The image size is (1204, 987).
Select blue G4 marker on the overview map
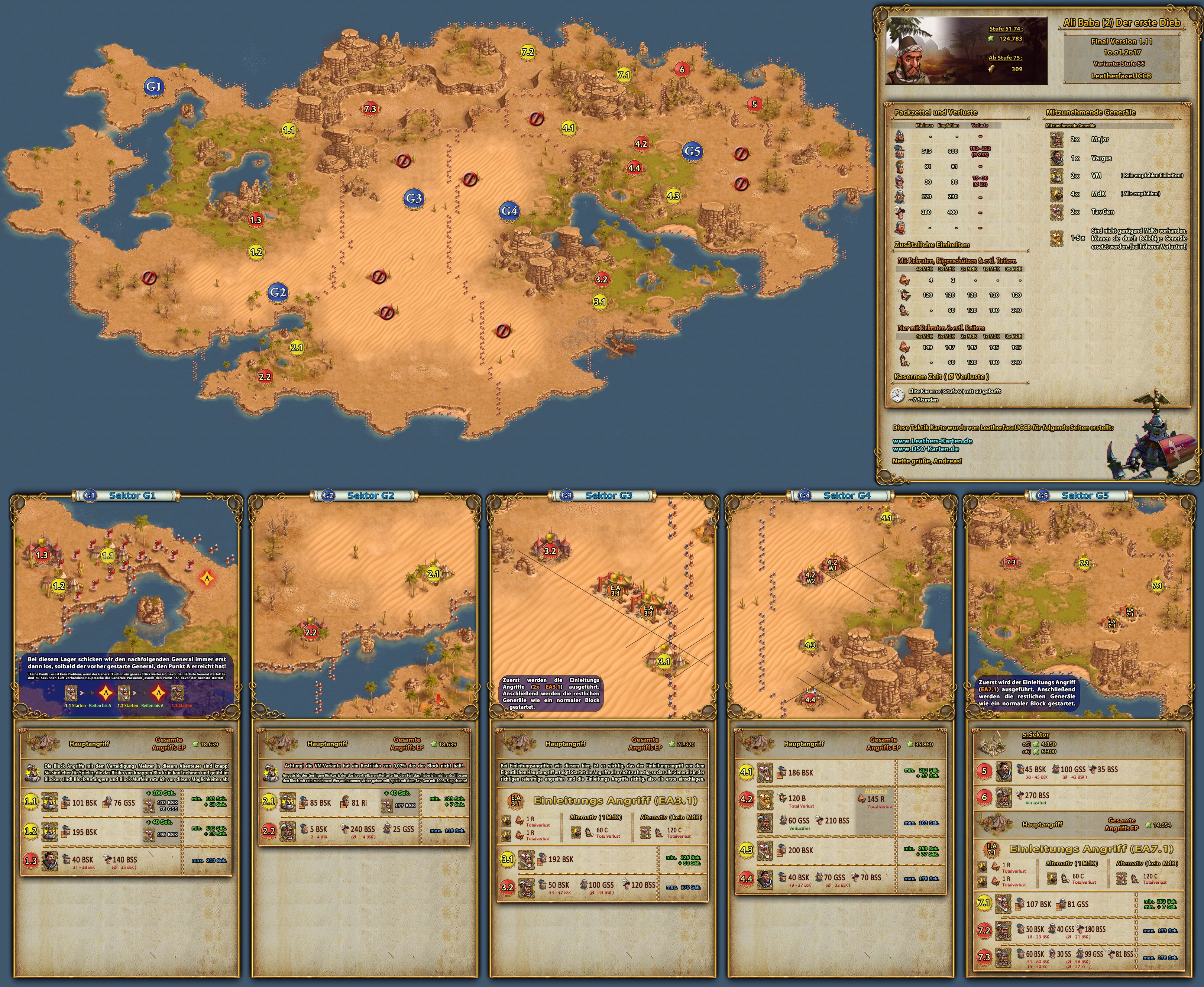pos(509,211)
